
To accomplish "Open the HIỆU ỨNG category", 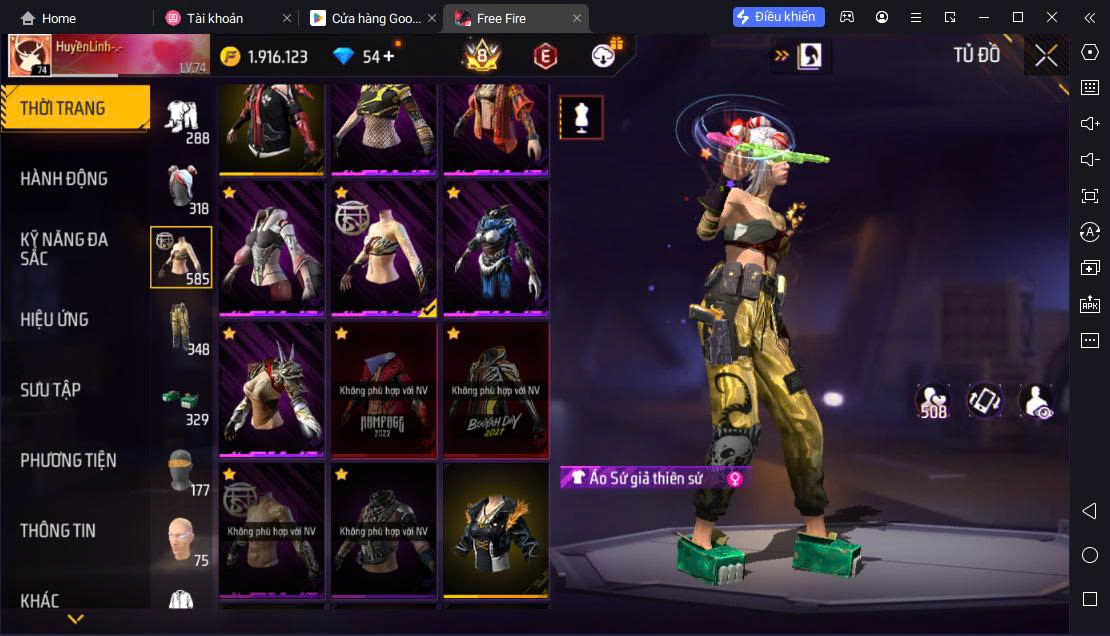I will coord(55,319).
